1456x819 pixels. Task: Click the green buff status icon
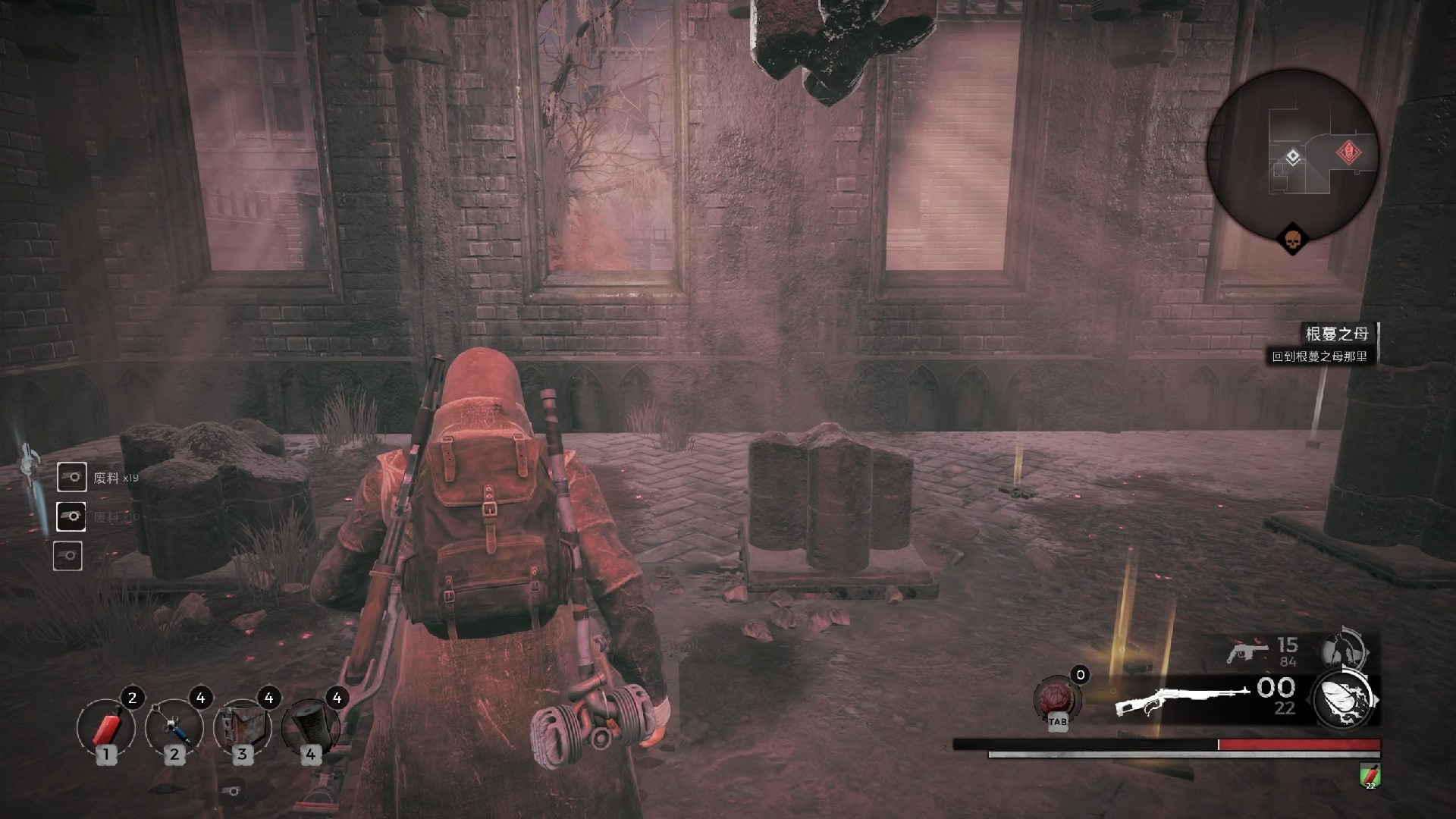point(1370,775)
